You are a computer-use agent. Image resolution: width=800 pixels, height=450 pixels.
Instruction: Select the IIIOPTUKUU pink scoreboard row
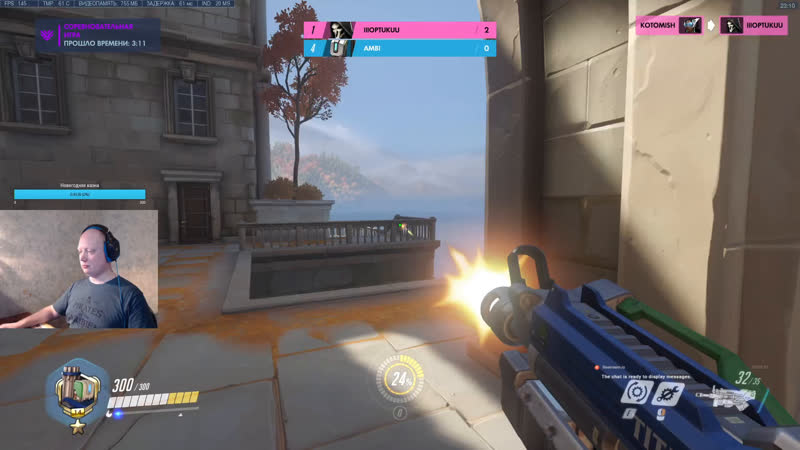pos(400,30)
